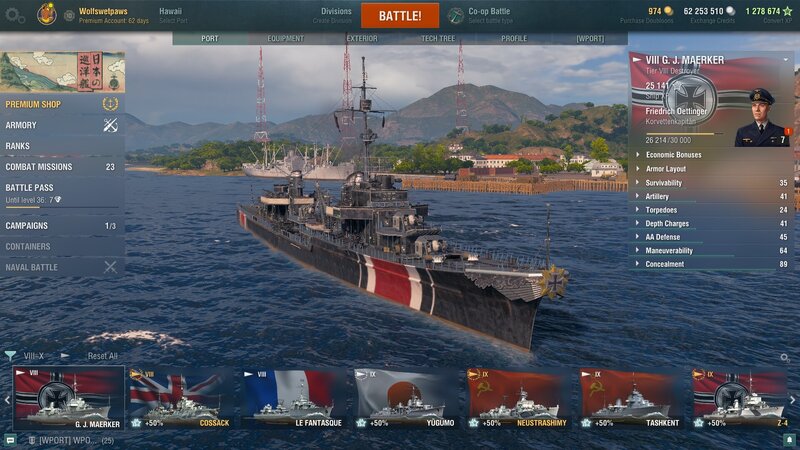
Task: Open the Armory menu entry
Action: click(x=22, y=125)
